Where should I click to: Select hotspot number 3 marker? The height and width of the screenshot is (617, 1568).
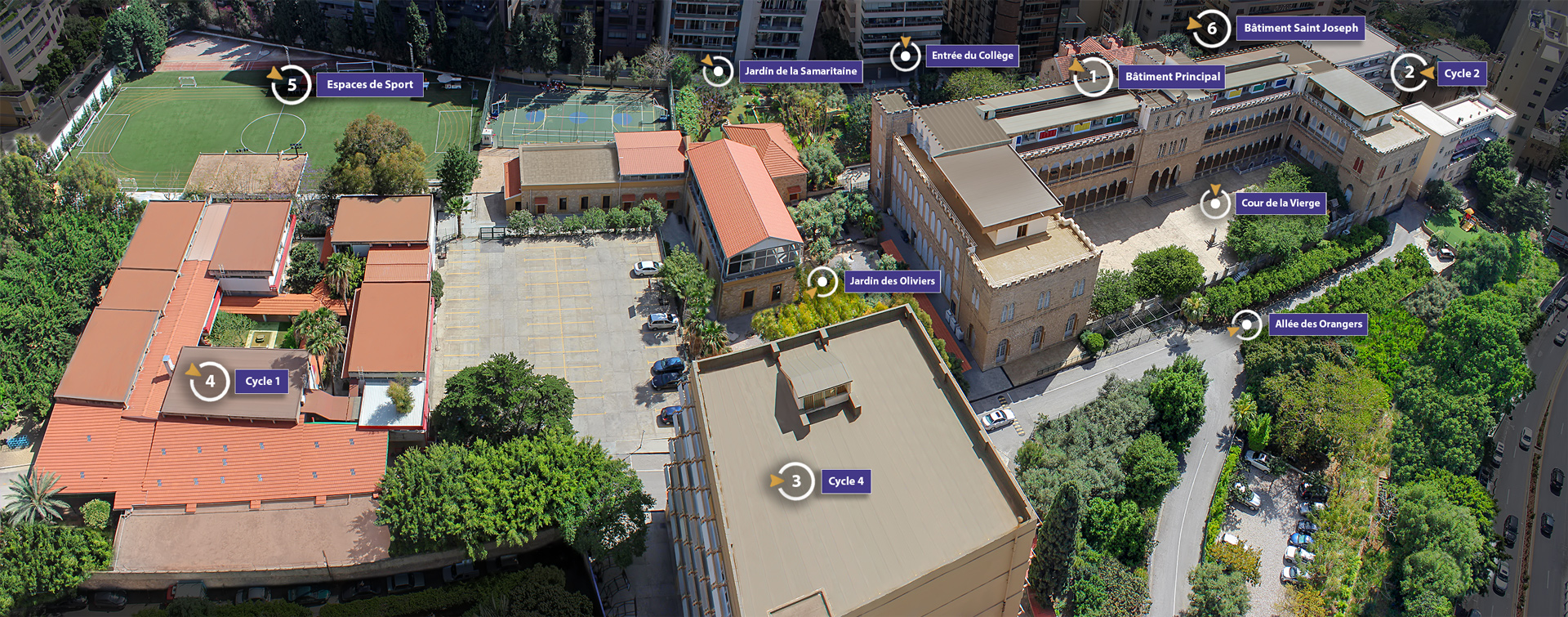(x=795, y=481)
